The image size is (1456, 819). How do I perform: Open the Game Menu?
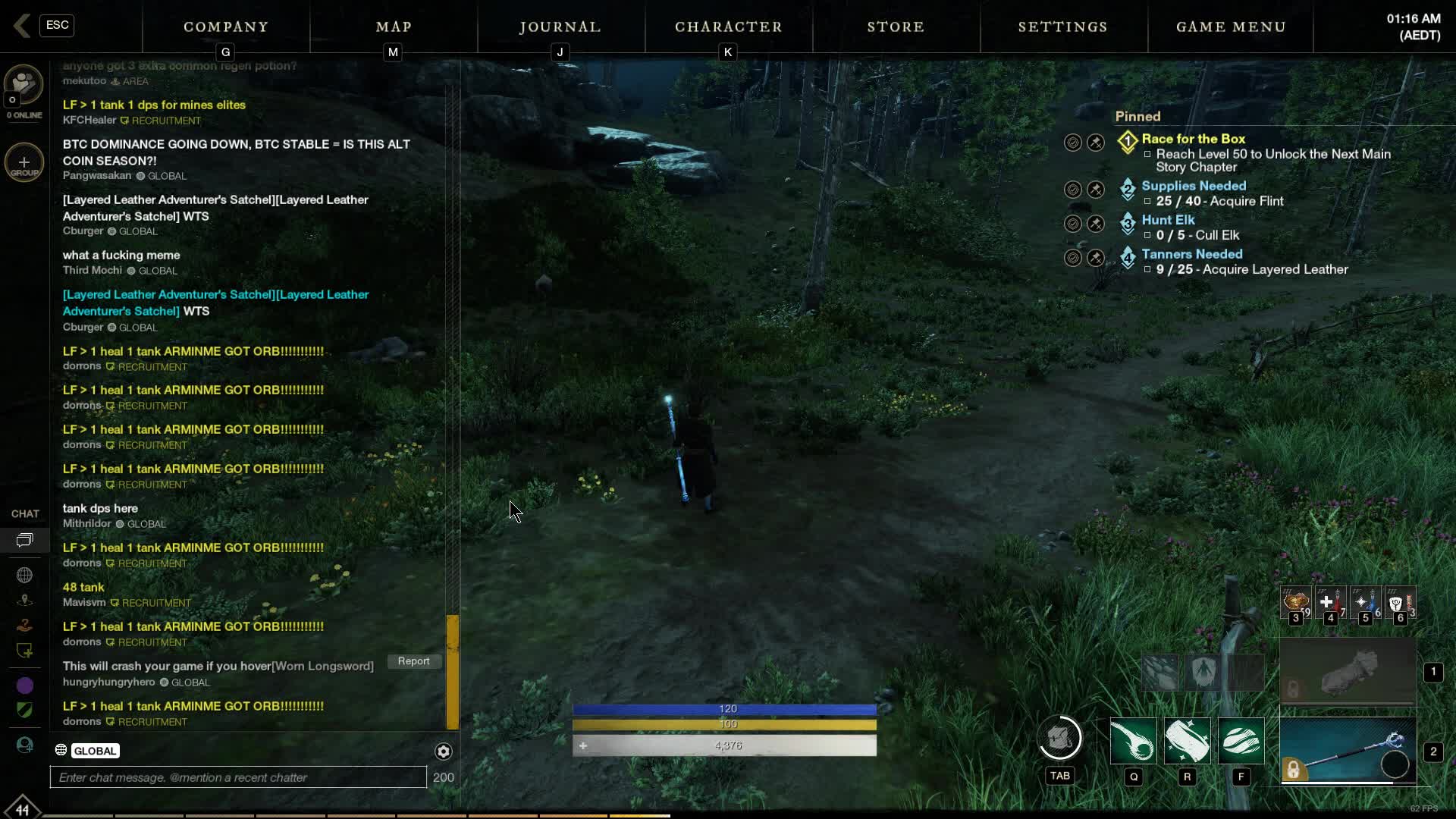tap(1231, 27)
